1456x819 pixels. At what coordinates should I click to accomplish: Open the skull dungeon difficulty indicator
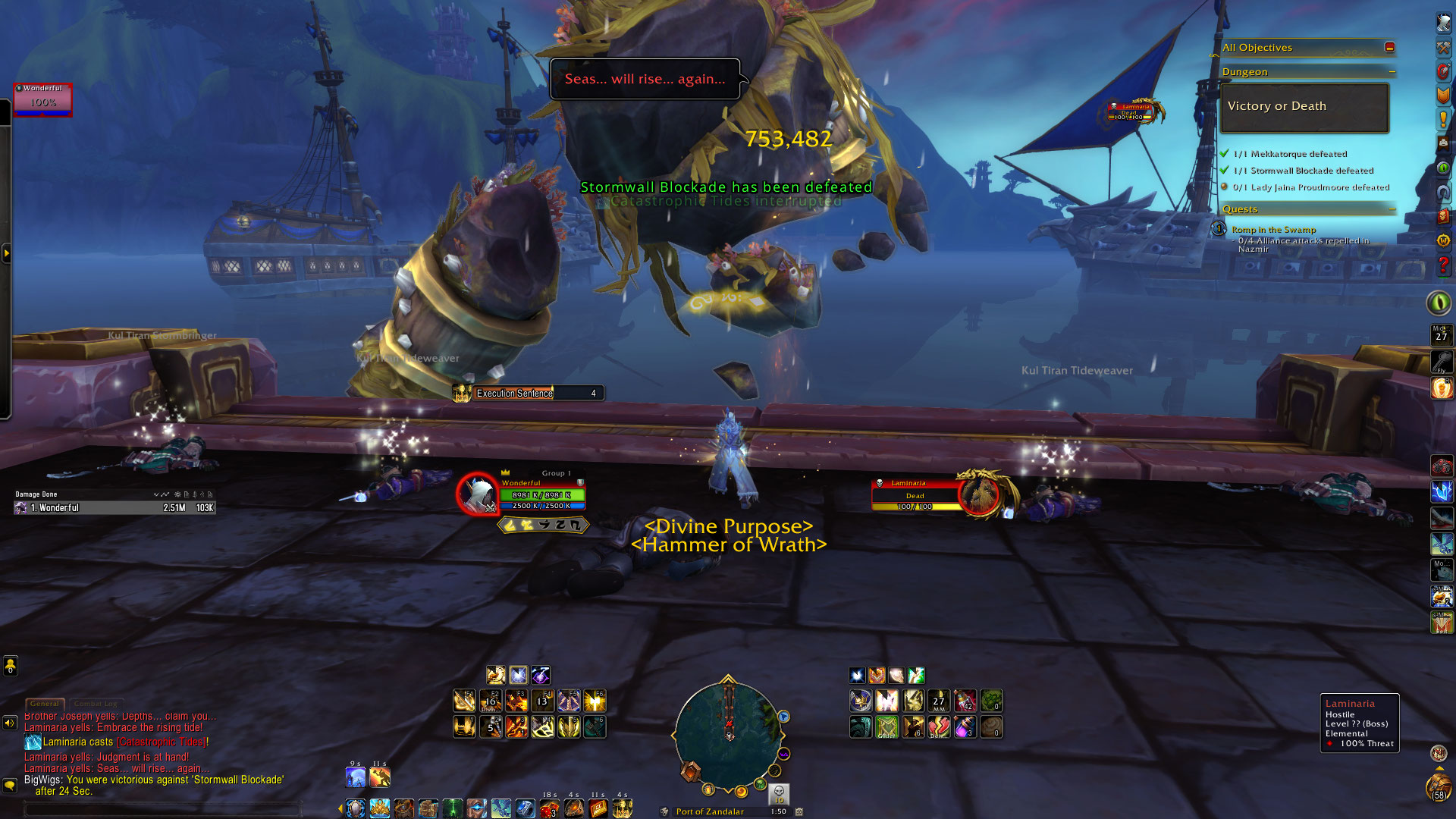pos(779,793)
